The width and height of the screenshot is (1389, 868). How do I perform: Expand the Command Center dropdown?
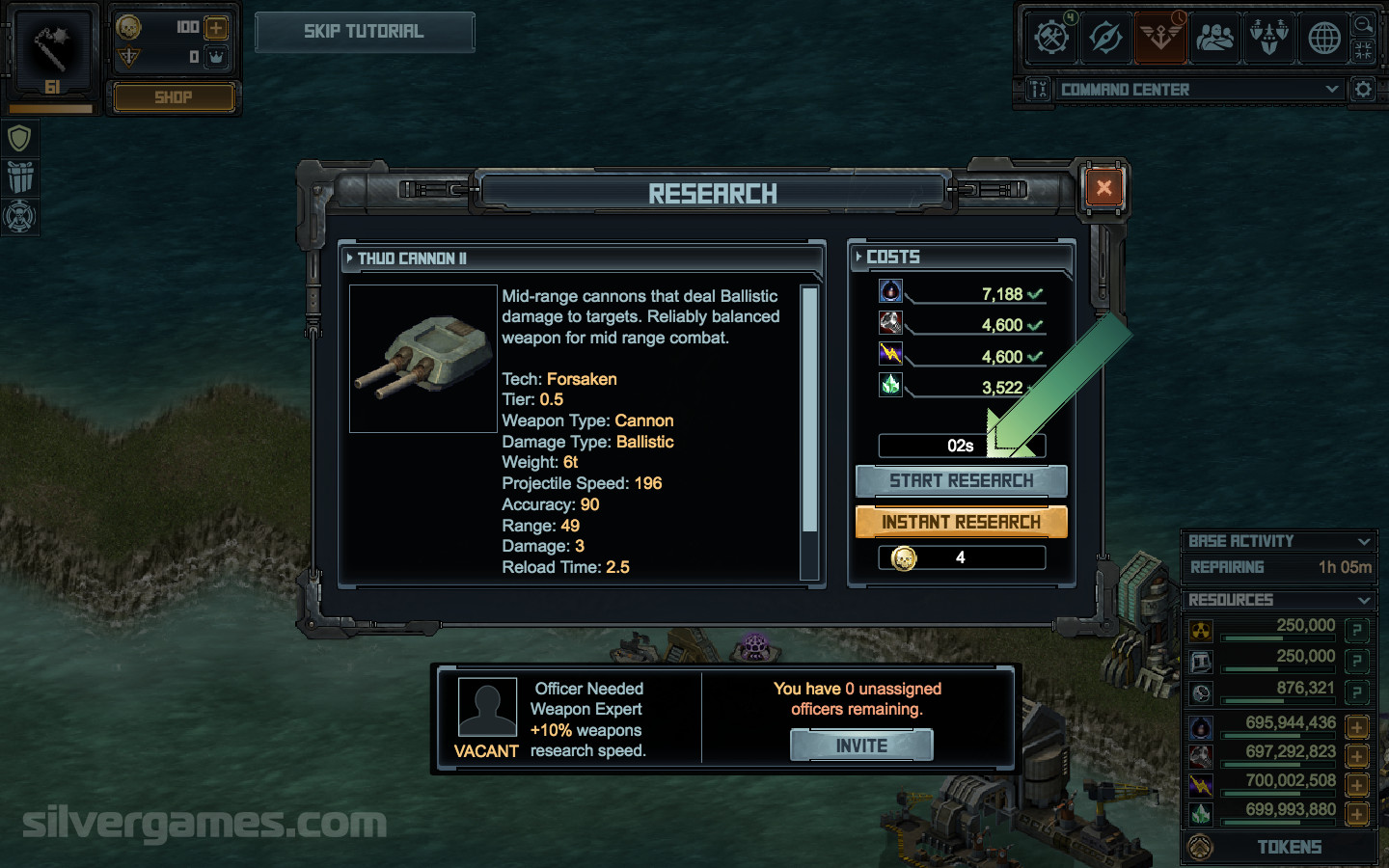click(x=1332, y=90)
